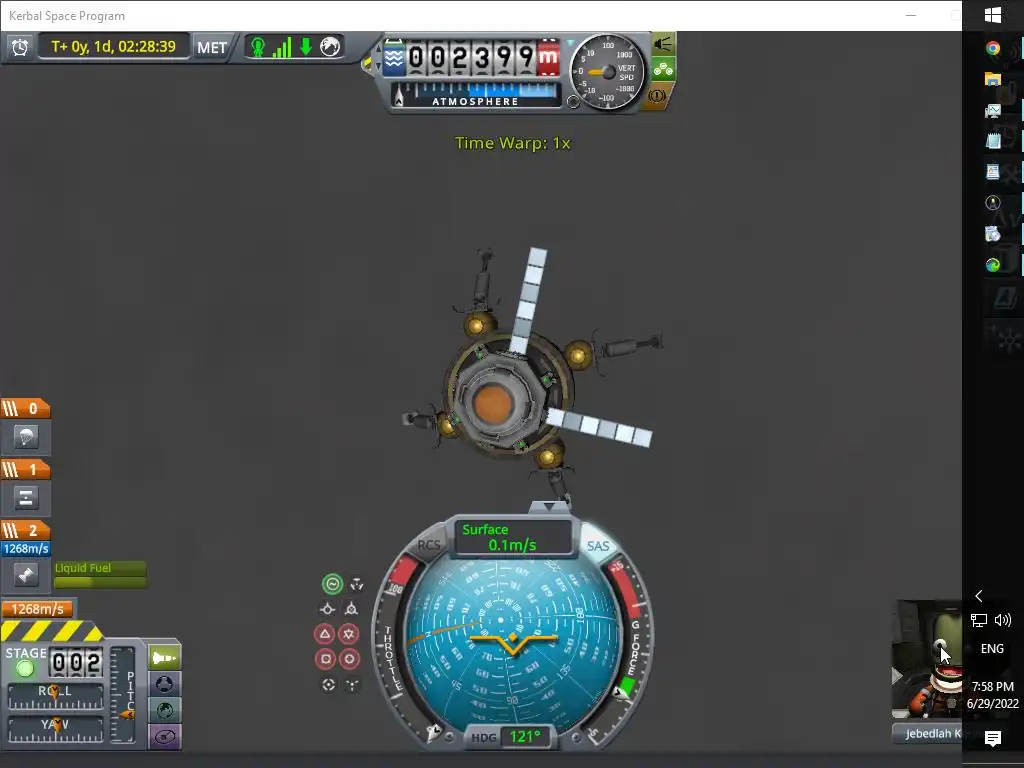Toggle the RCS button on the navball
1024x768 pixels.
[x=429, y=545]
